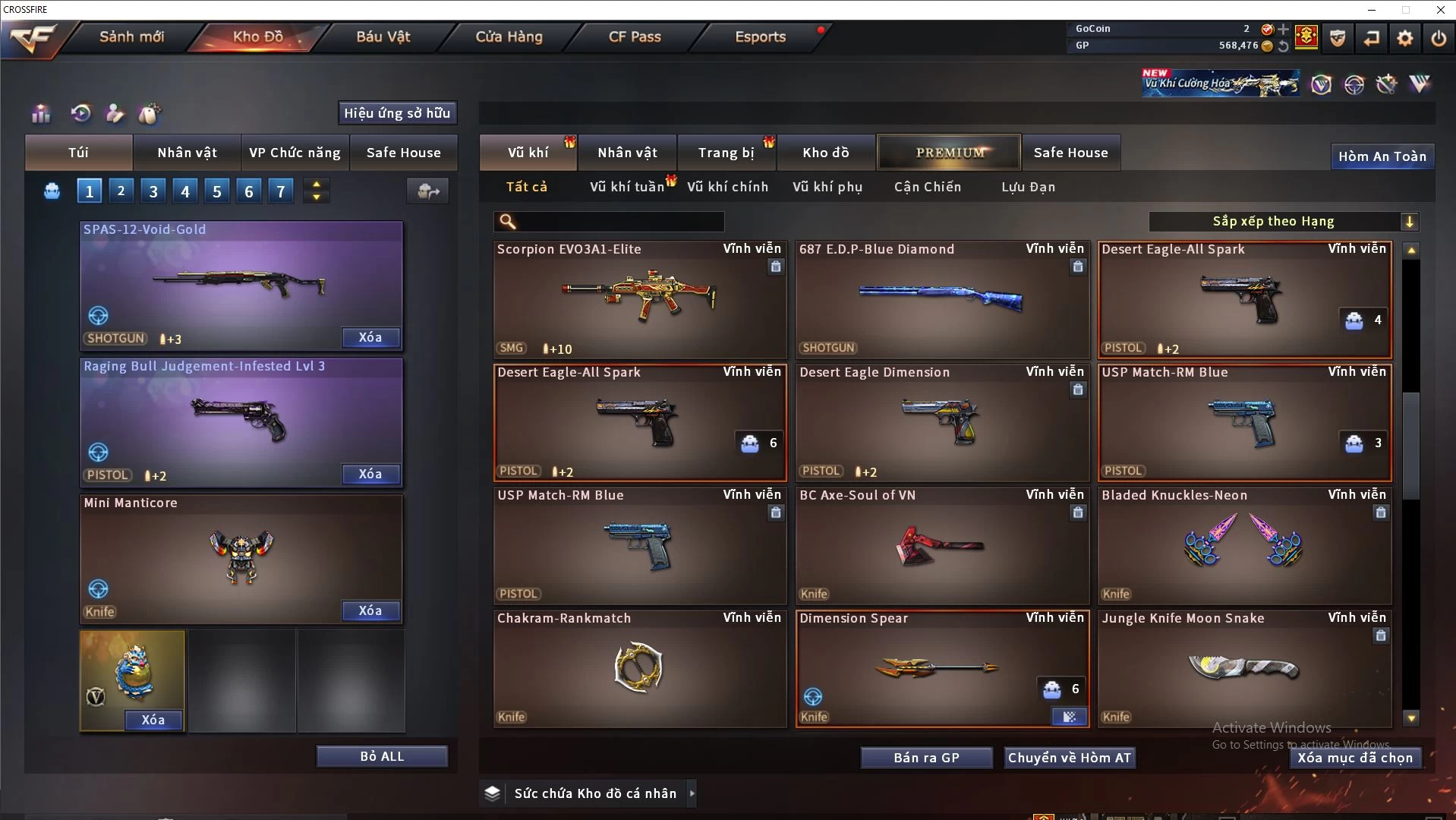Screen dimensions: 1456x820
Task: Go to the Báu Vật menu
Action: click(x=383, y=36)
